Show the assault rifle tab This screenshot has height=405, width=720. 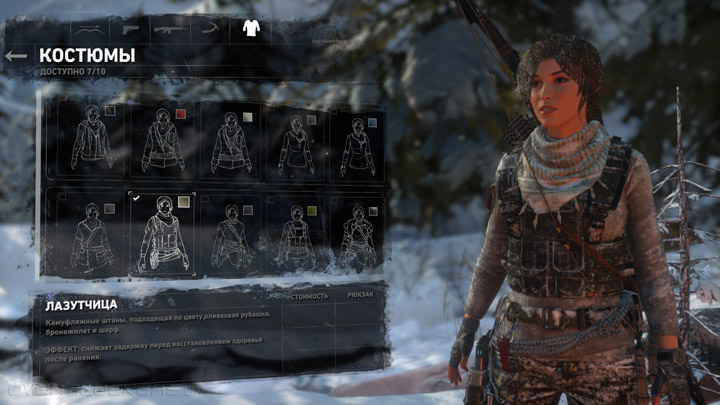170,27
